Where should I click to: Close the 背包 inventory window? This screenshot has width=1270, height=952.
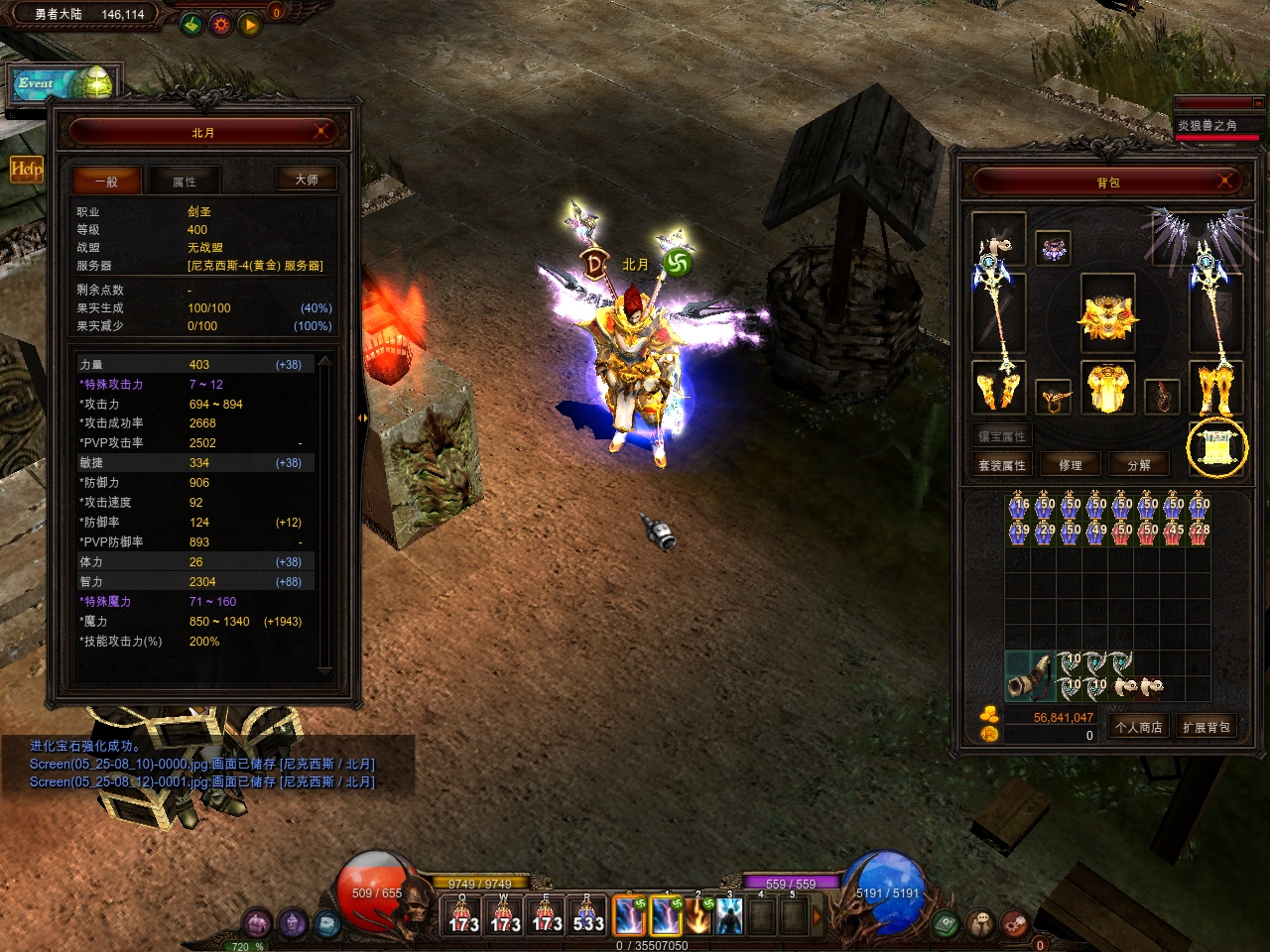click(1226, 180)
